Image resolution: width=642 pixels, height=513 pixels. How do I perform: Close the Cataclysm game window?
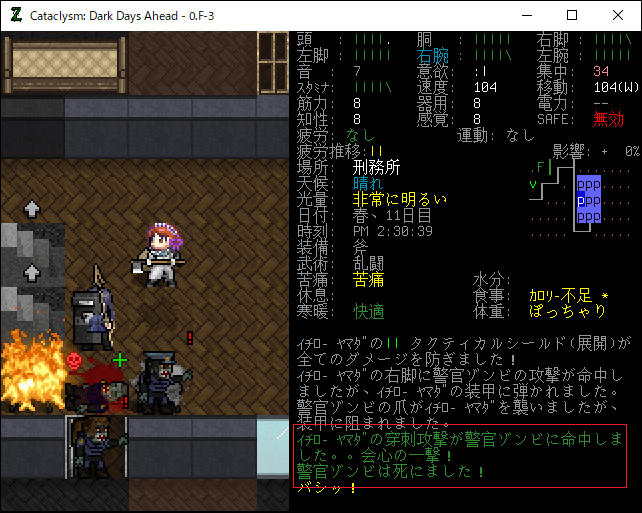tap(618, 16)
